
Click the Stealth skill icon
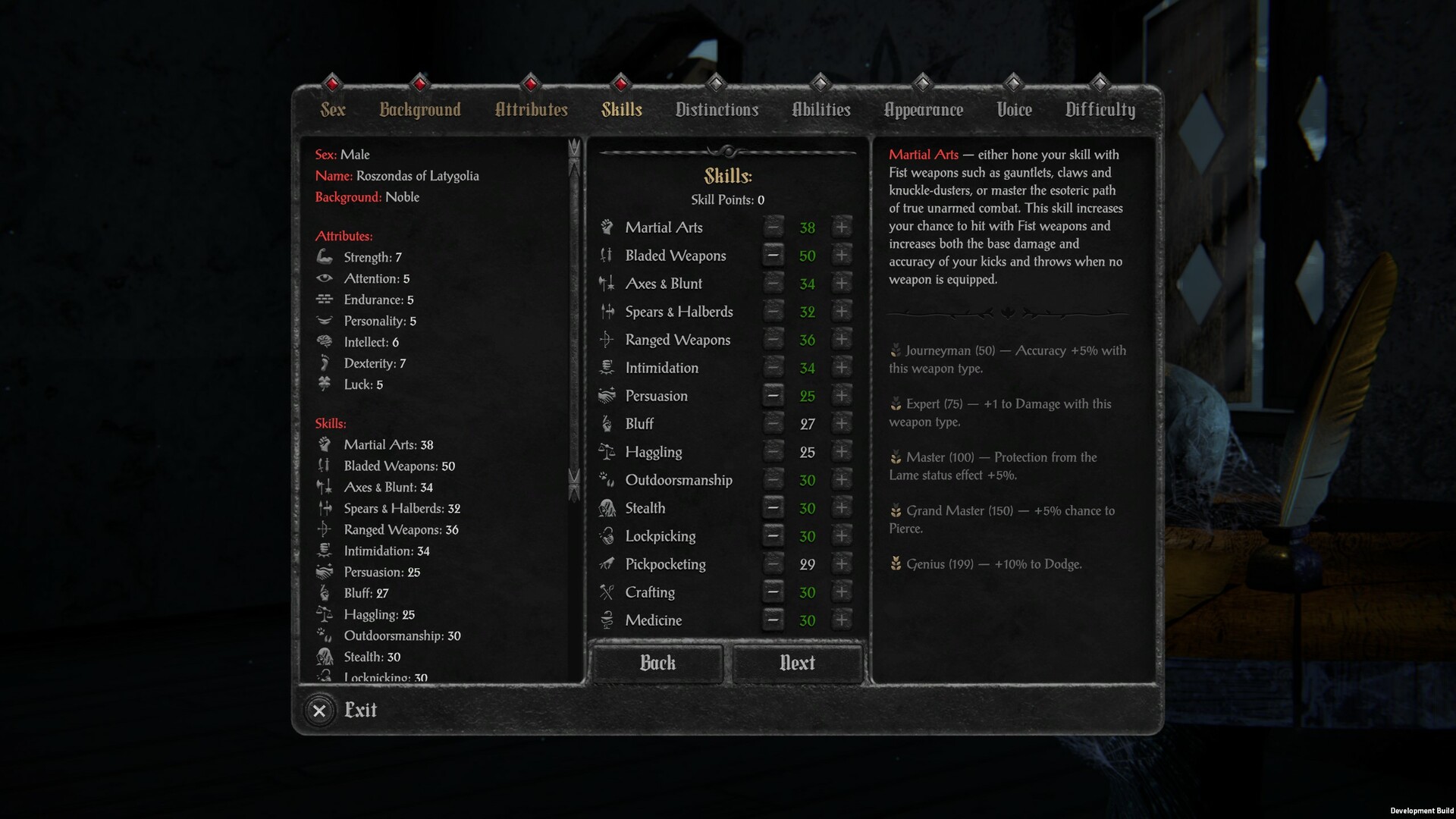coord(607,507)
